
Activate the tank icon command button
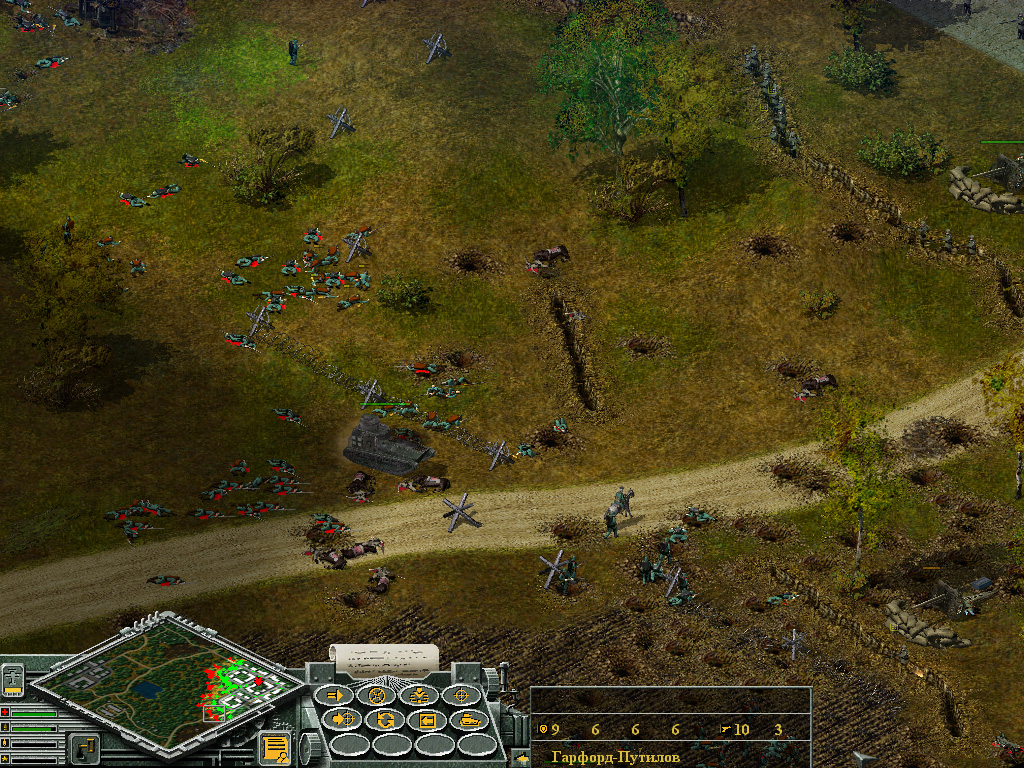[469, 720]
